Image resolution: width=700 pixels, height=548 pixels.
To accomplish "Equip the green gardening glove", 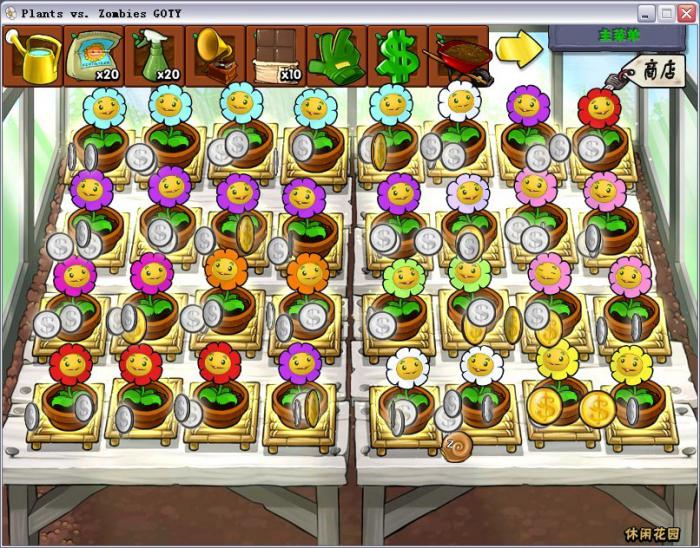I will tap(337, 56).
